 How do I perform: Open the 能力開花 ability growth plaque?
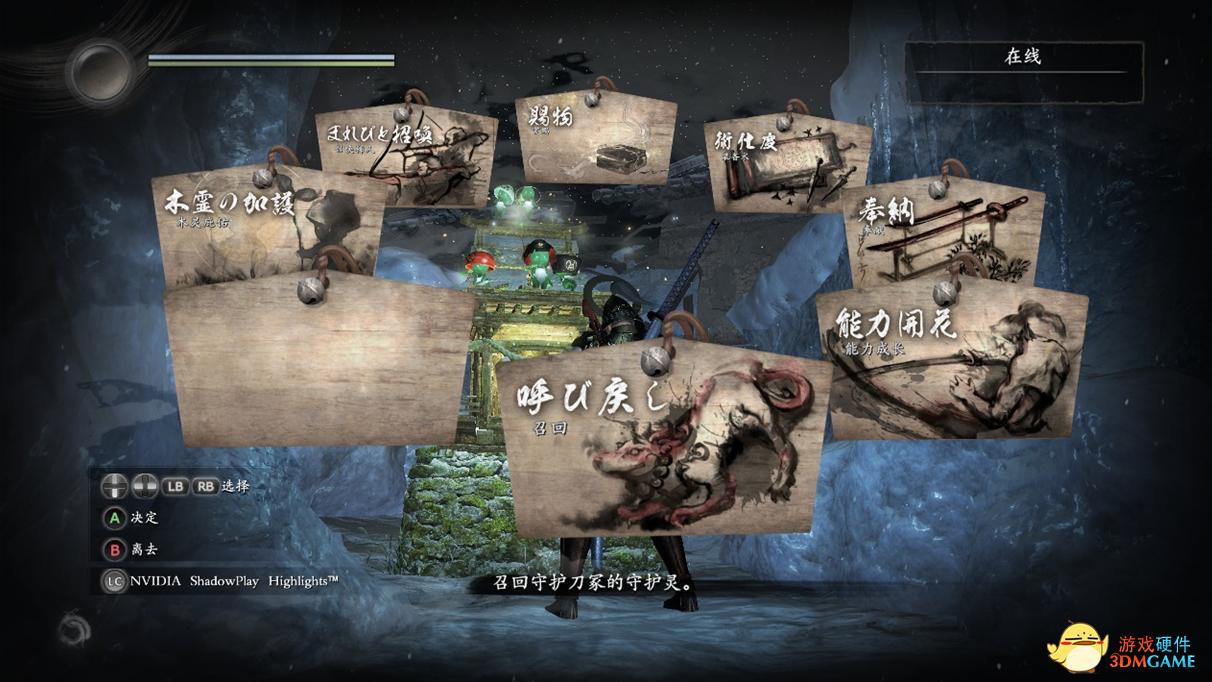click(950, 365)
